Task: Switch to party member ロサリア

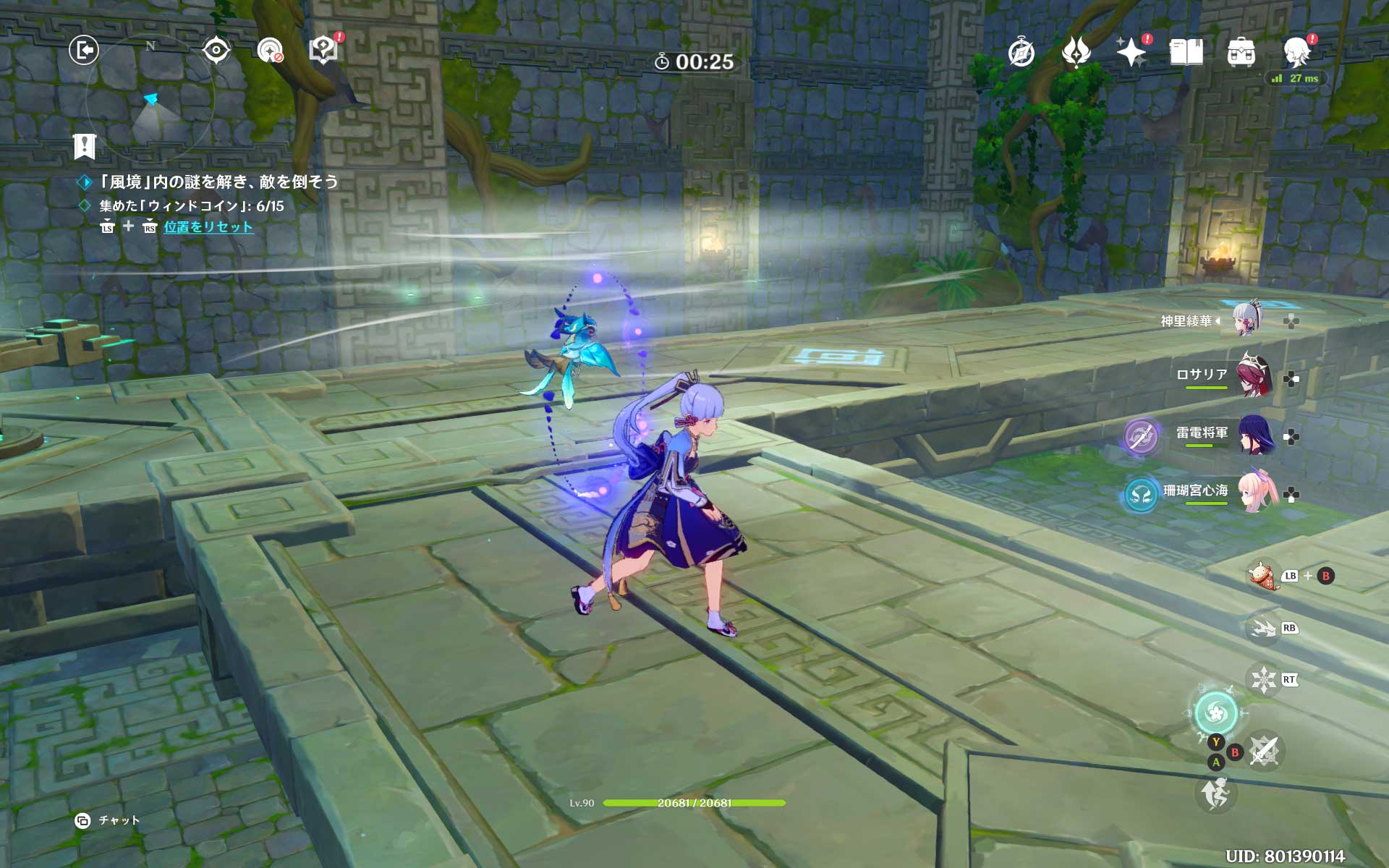Action: (1254, 375)
